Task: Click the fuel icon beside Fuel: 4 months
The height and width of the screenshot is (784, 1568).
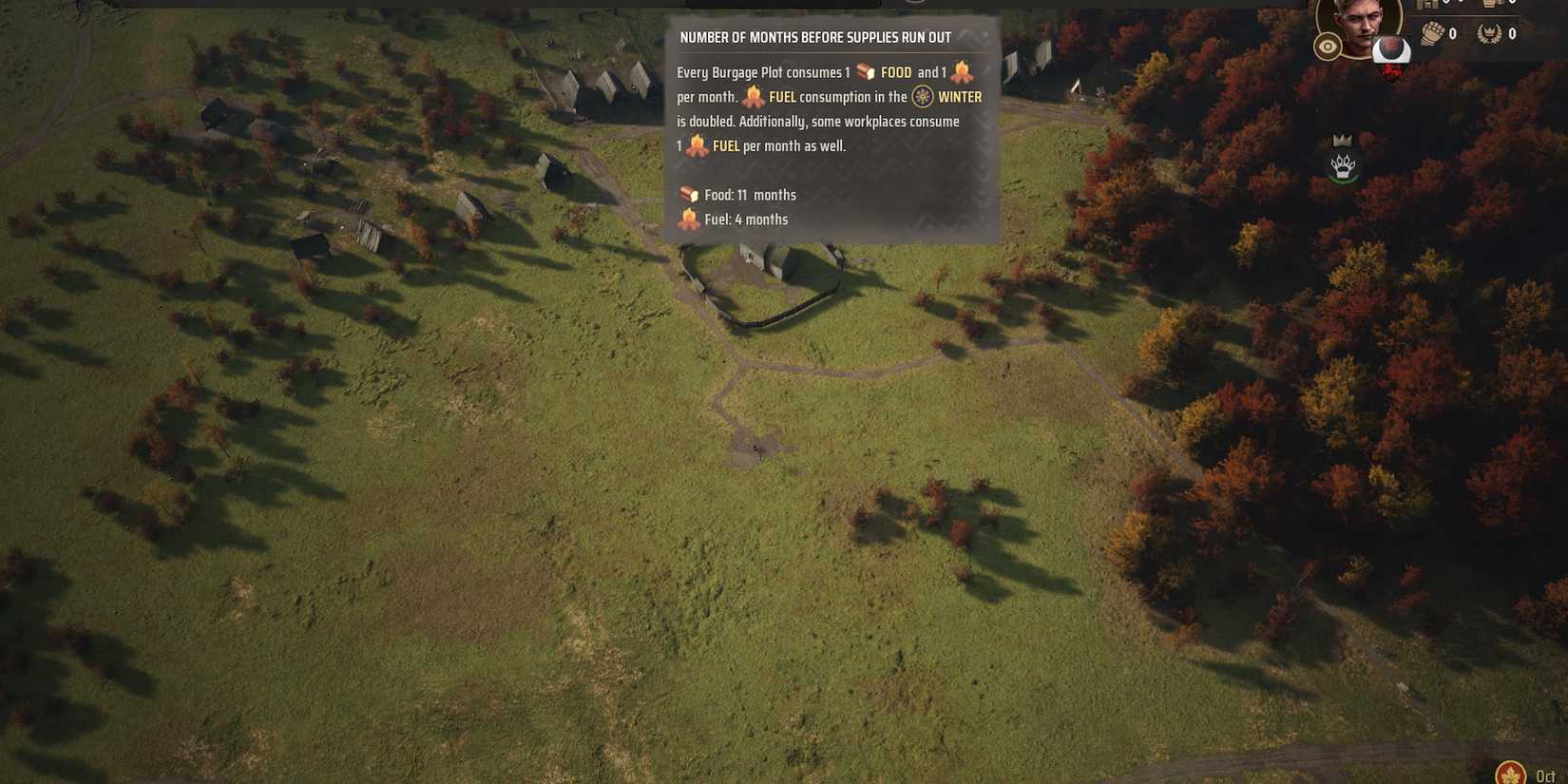Action: click(x=686, y=218)
